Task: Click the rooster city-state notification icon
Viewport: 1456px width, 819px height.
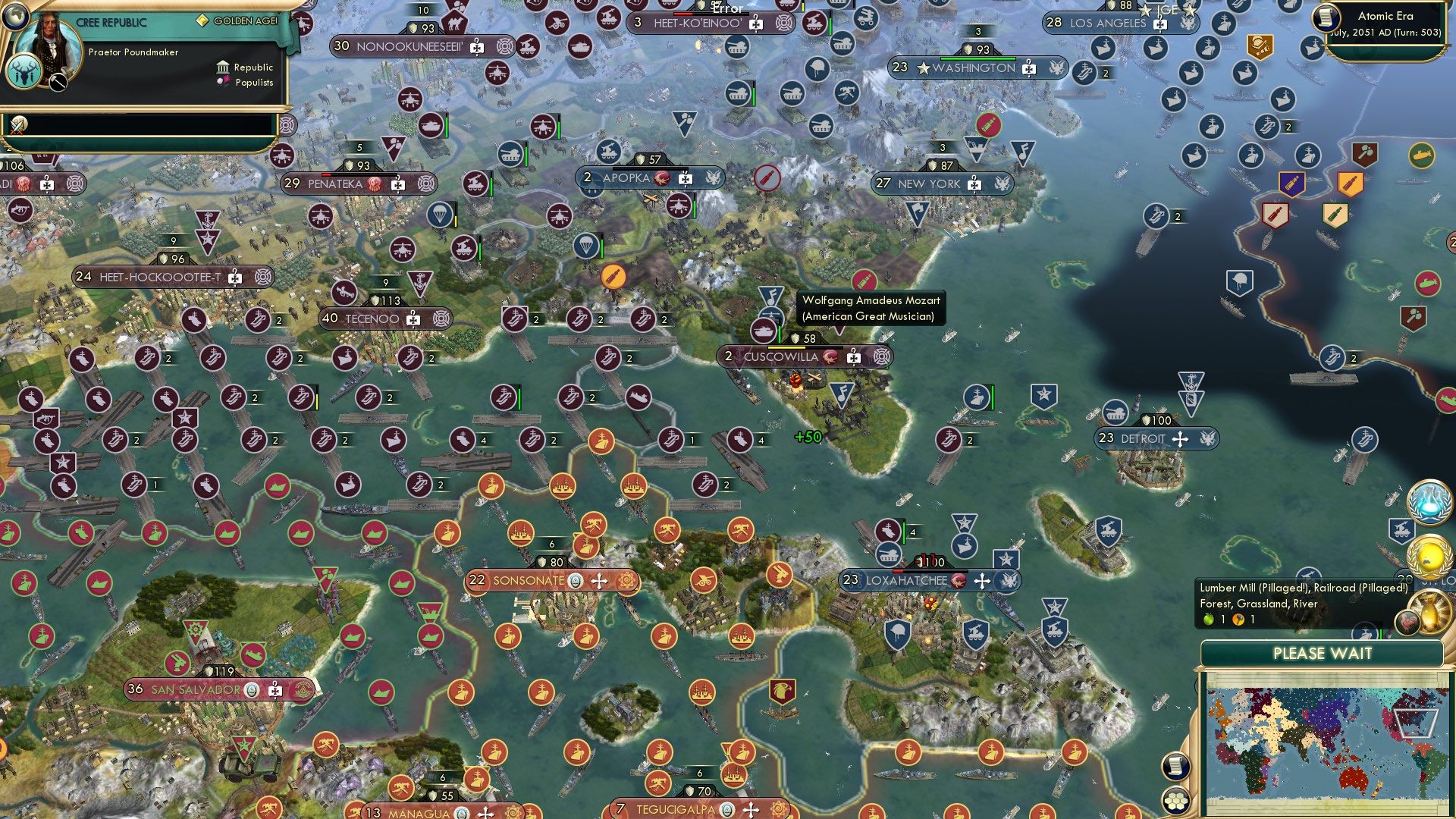Action: 1407,621
